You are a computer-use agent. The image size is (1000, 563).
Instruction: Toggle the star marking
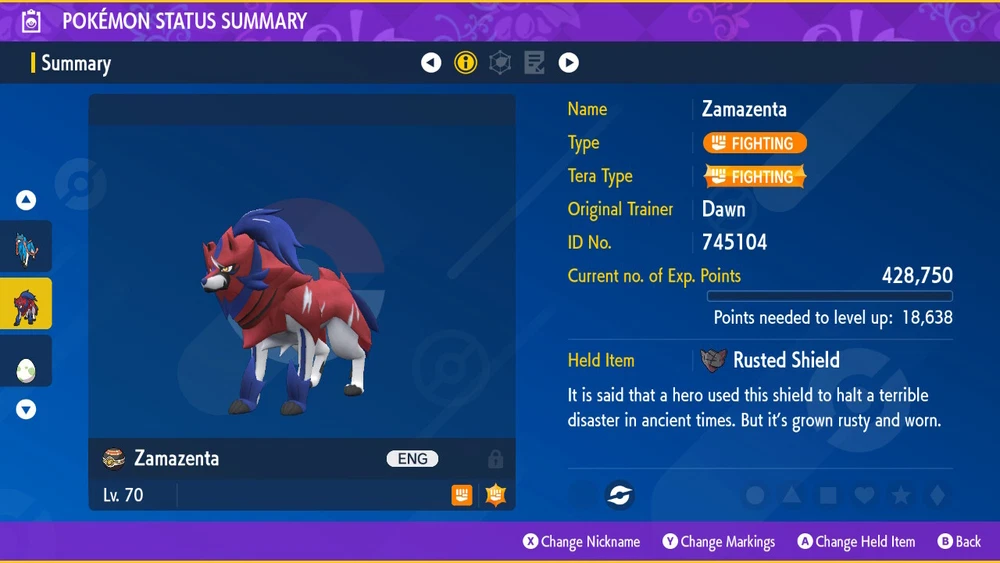pos(900,495)
